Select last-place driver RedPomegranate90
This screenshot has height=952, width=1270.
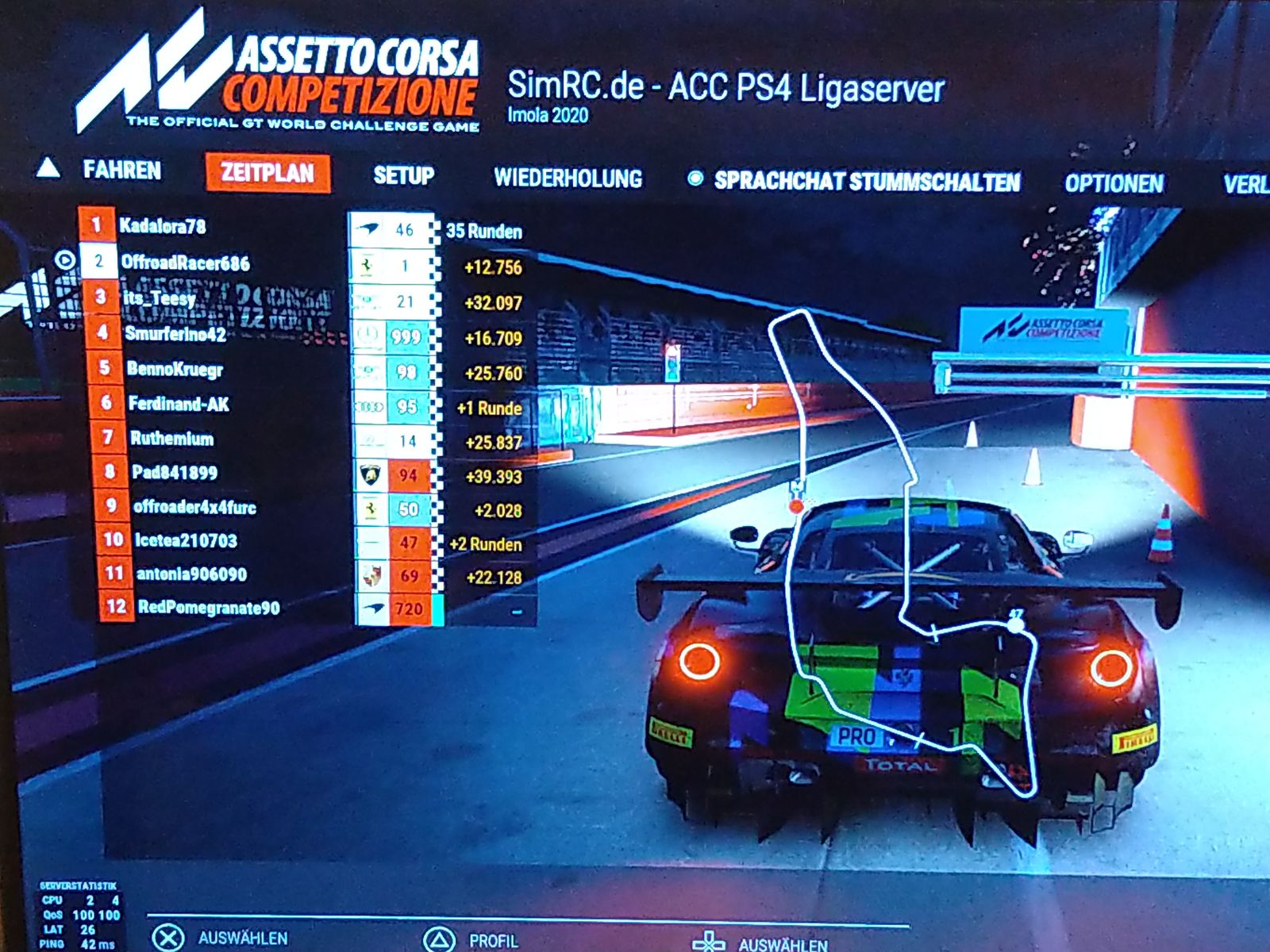tap(208, 608)
